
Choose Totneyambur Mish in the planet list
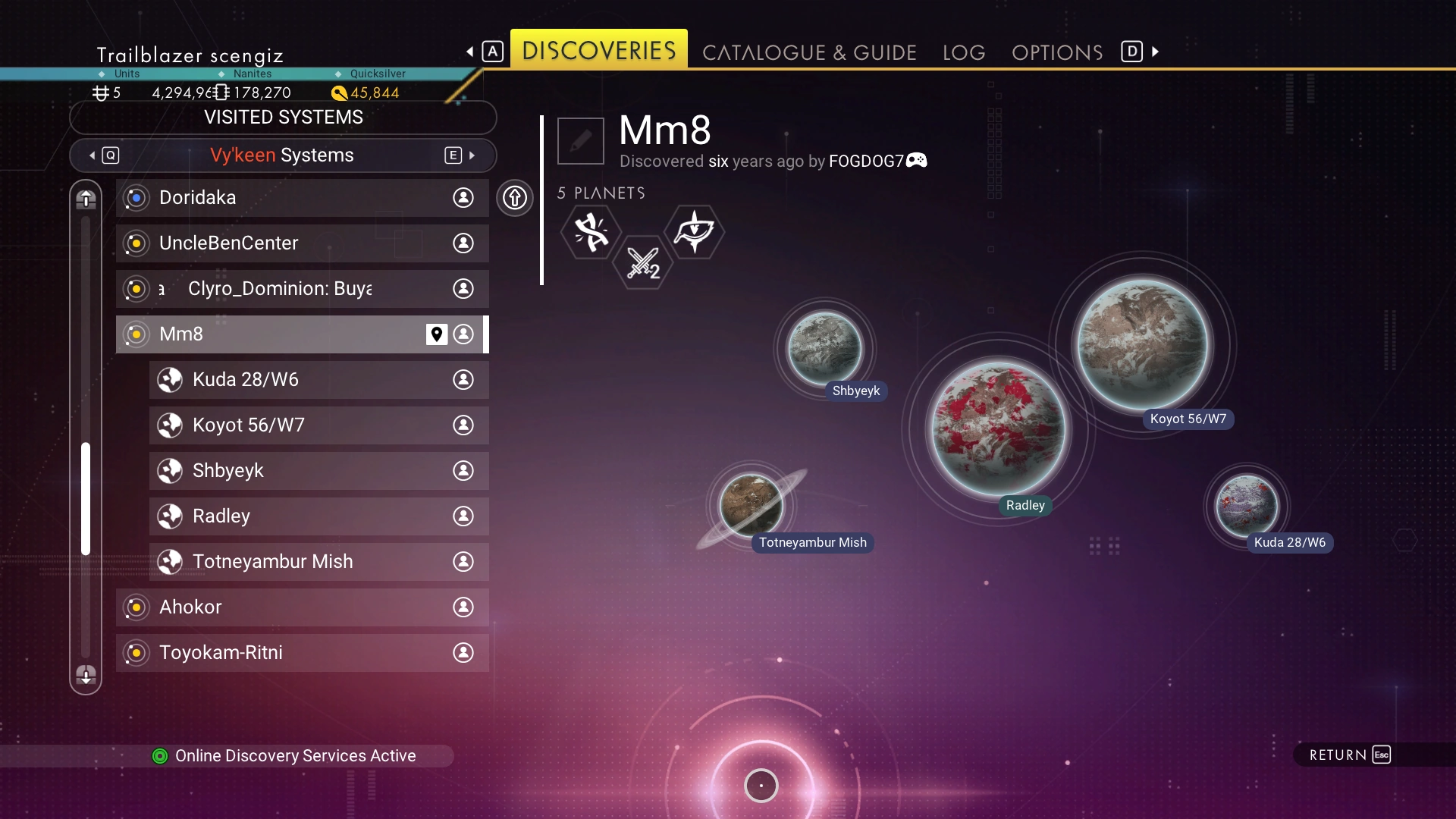[x=318, y=562]
